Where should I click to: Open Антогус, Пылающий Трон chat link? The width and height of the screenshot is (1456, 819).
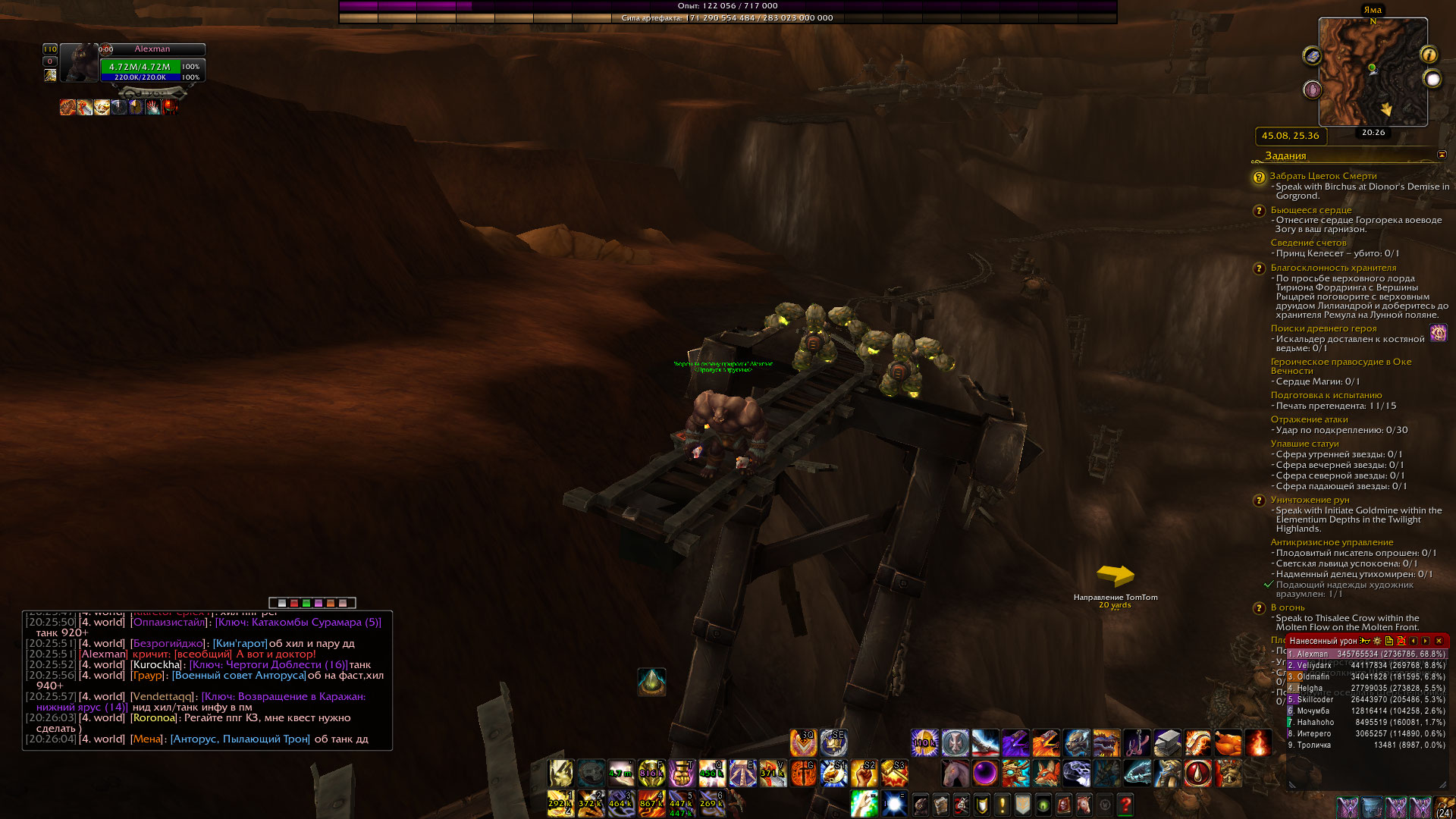click(240, 739)
